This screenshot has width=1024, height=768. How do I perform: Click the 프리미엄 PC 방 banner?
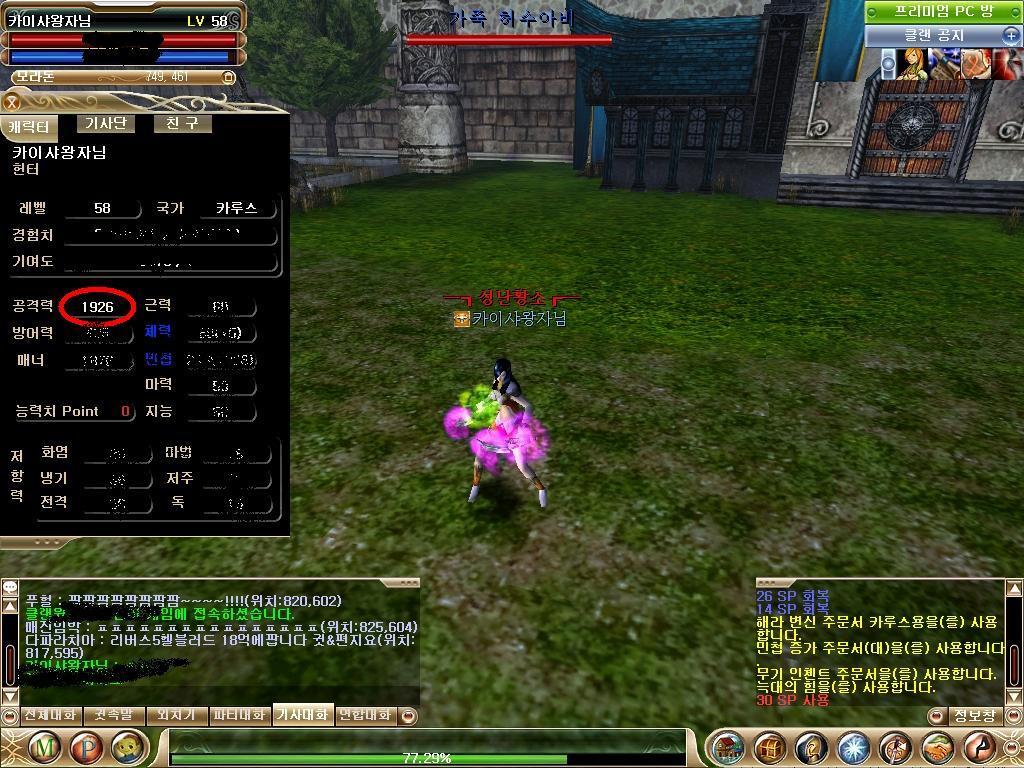(x=943, y=11)
